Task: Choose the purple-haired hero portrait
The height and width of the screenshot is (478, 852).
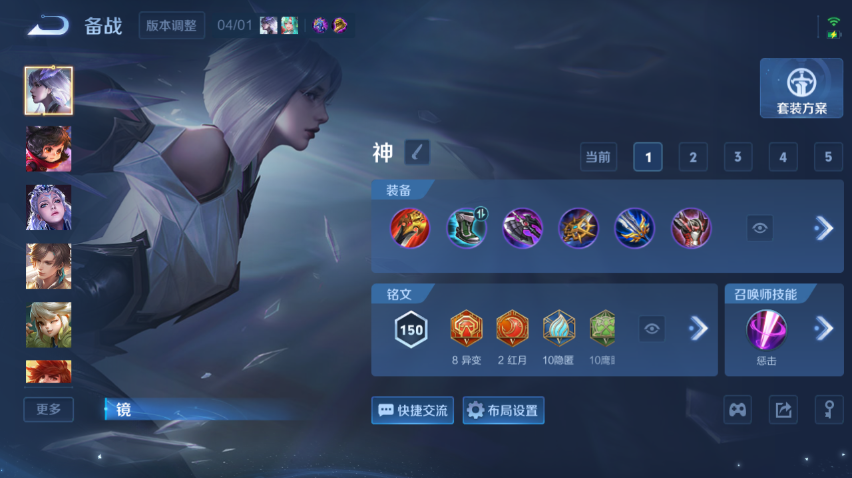Action: click(48, 207)
